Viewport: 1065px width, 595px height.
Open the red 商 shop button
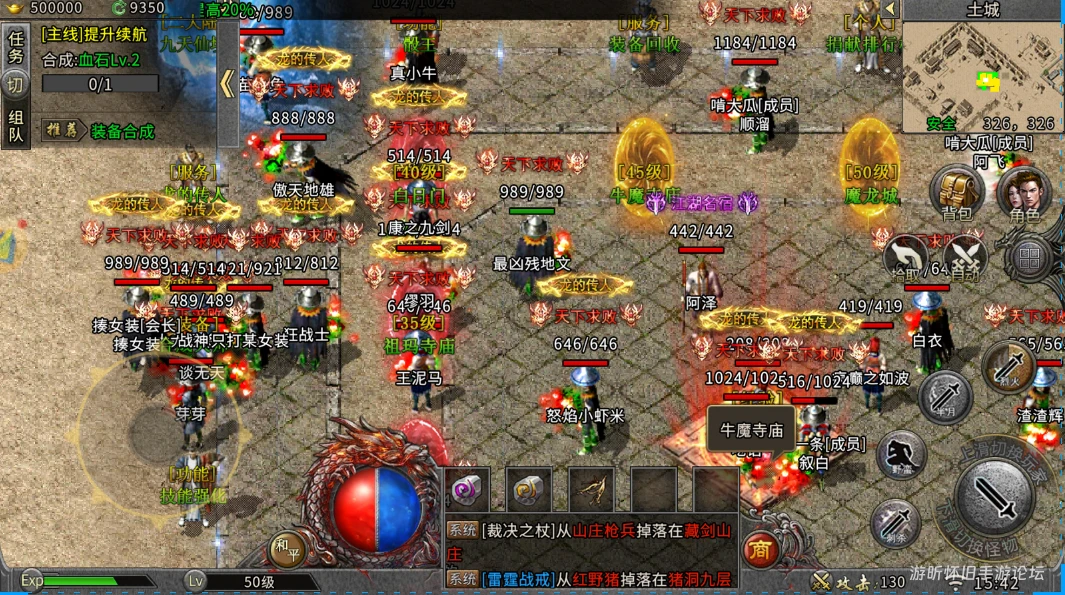coord(761,549)
